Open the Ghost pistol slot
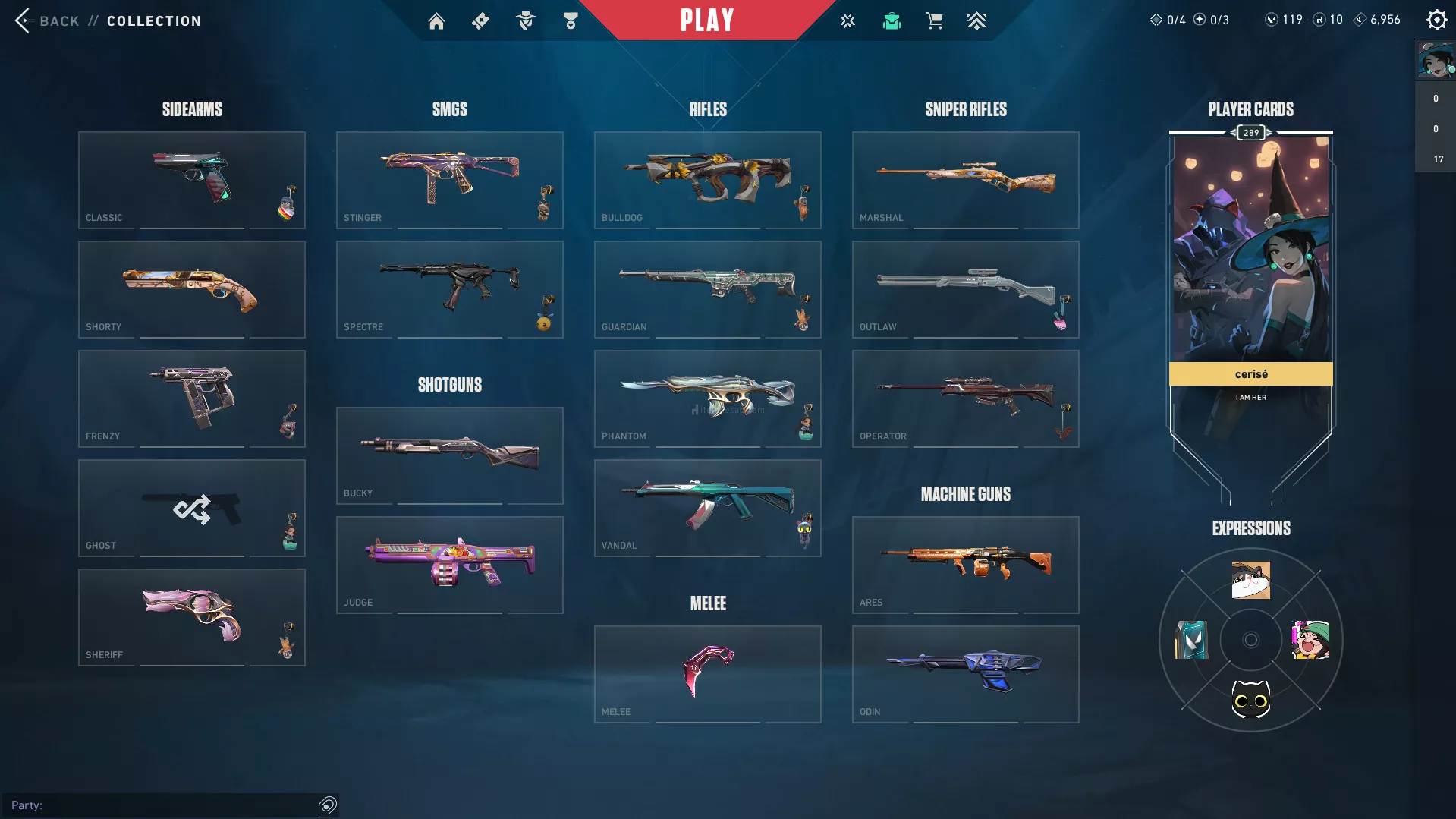Screen dimensions: 1456x819 [191, 508]
